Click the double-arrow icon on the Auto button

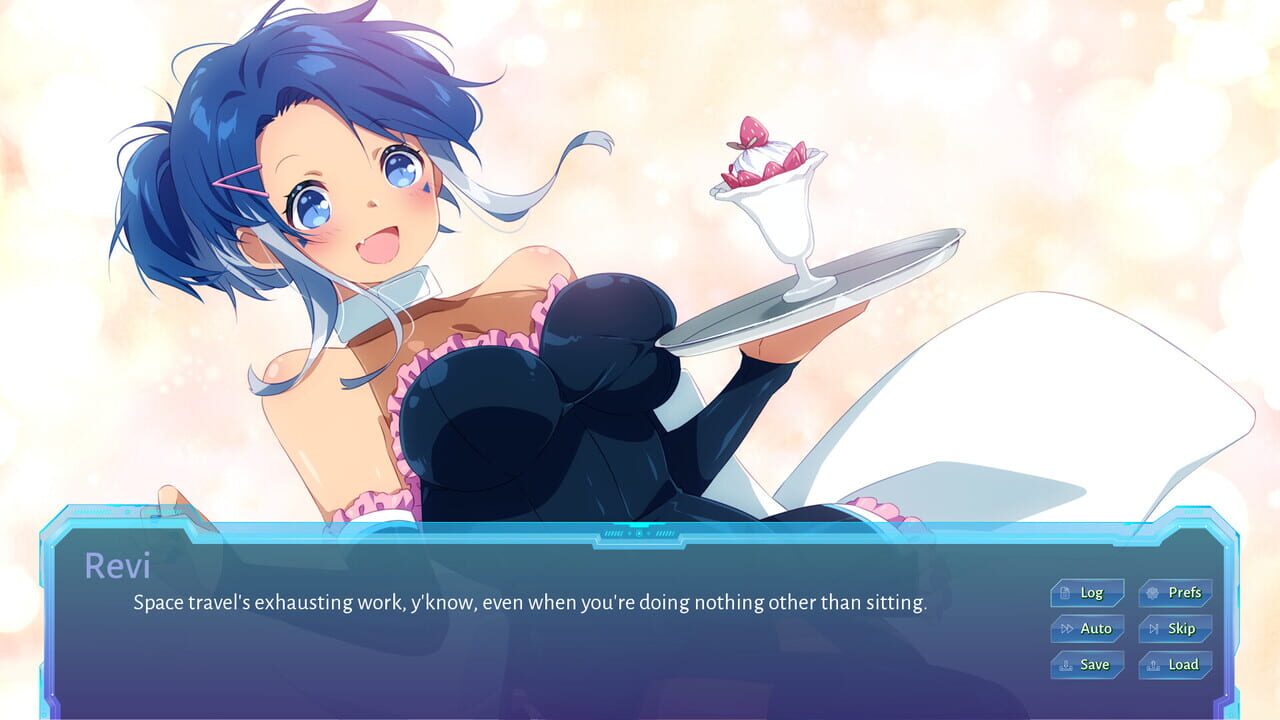[x=1068, y=628]
